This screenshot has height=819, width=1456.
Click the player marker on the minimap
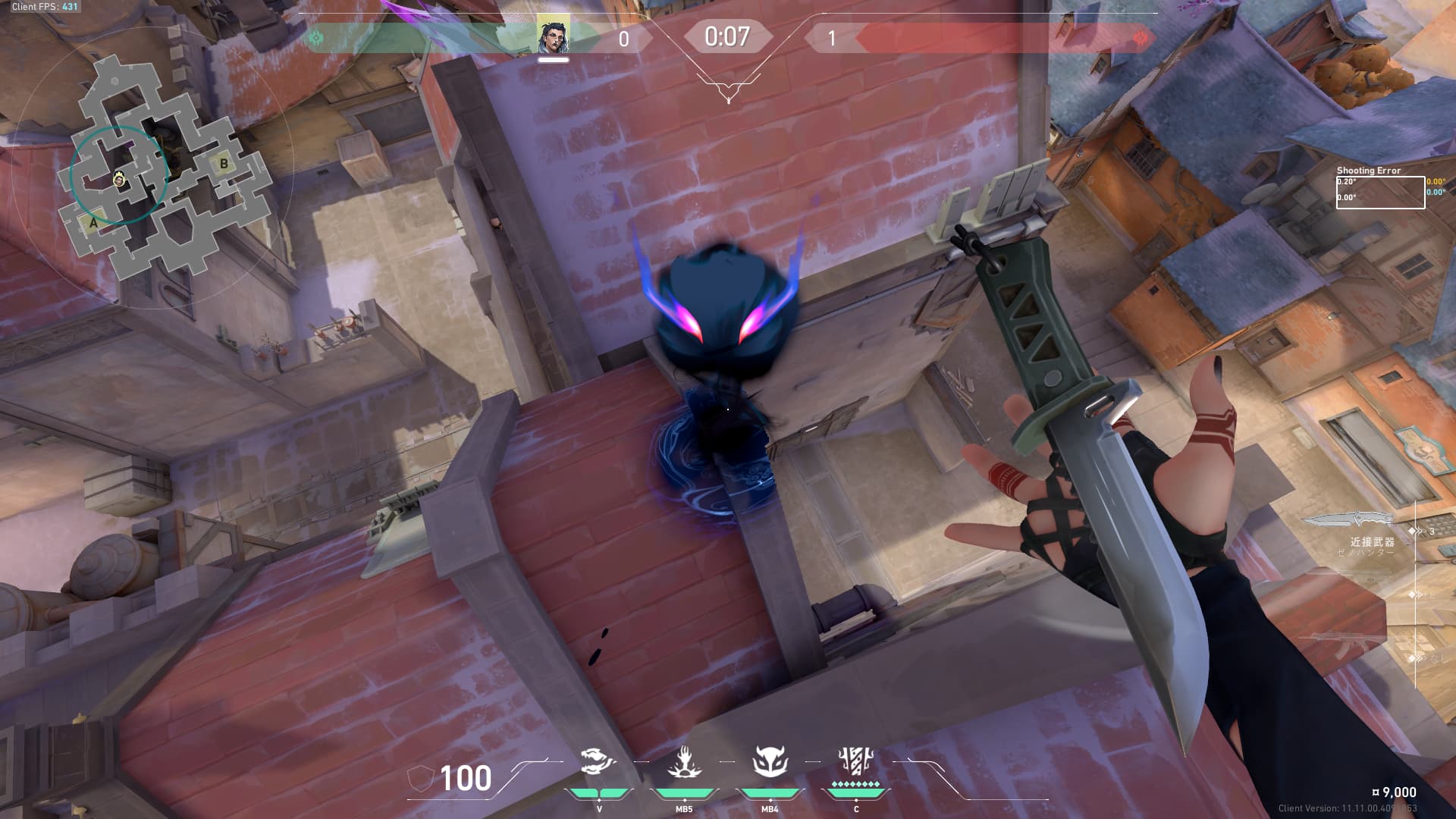pos(119,179)
